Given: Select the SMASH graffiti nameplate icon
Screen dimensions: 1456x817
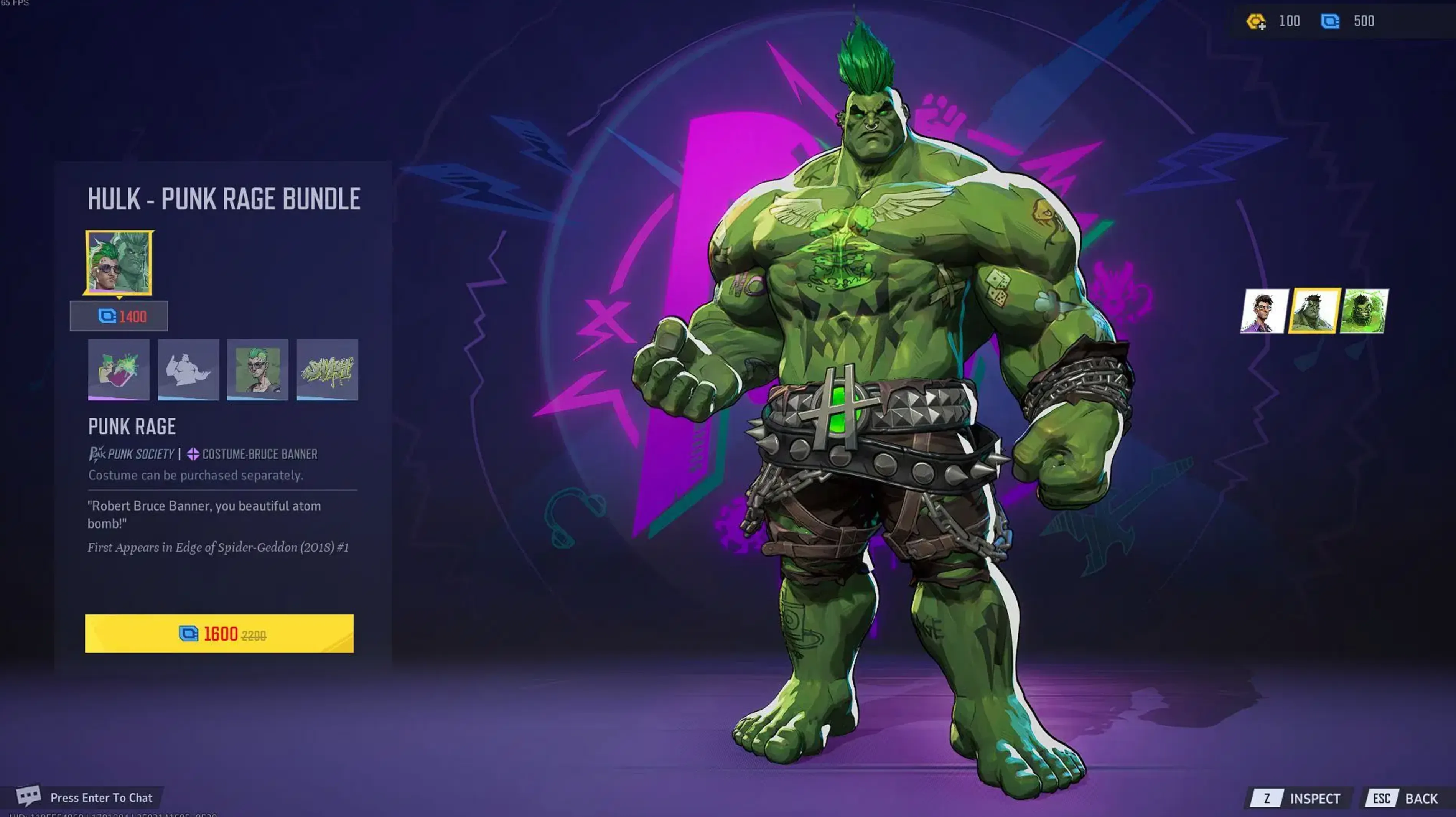Looking at the screenshot, I should (x=327, y=371).
